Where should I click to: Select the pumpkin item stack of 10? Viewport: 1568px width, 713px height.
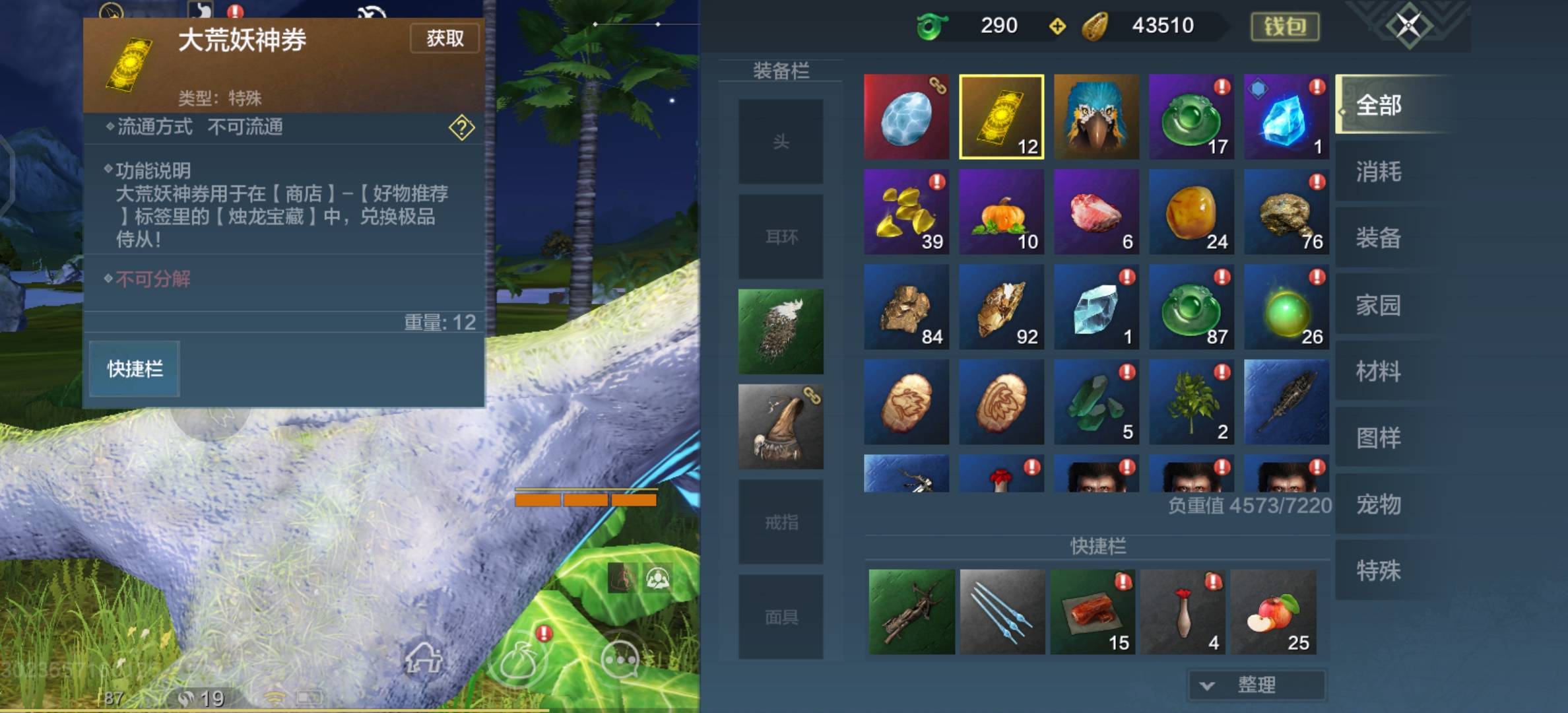pyautogui.click(x=1000, y=212)
